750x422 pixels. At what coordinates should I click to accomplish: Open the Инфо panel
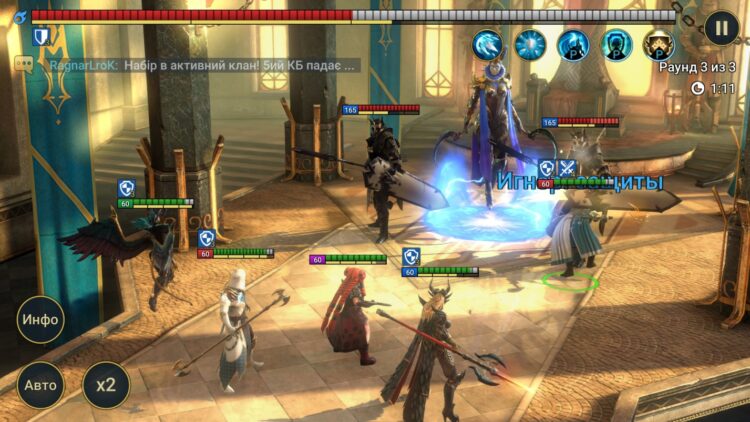40,320
